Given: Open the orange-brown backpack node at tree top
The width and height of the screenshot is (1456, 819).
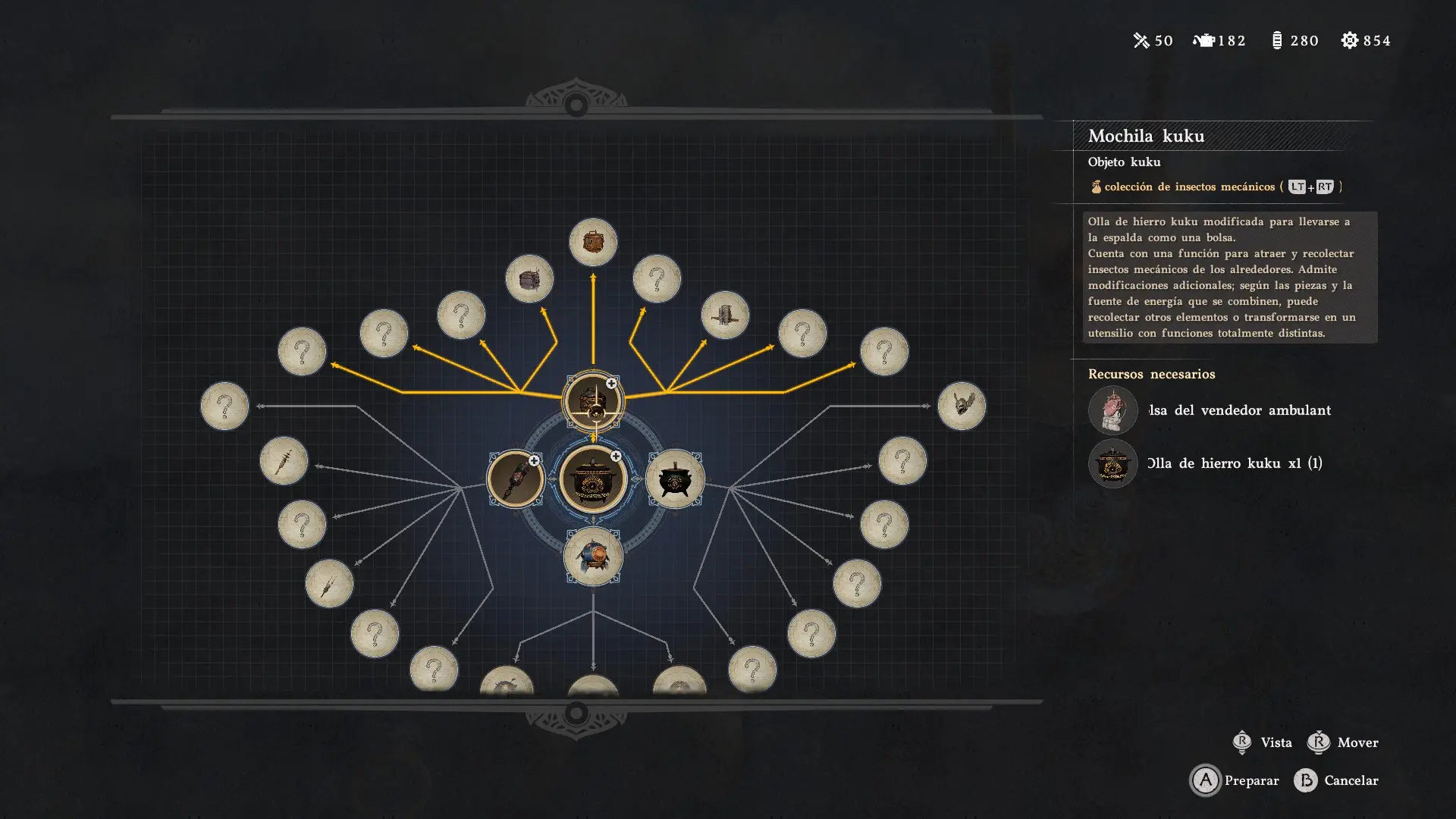Looking at the screenshot, I should [x=593, y=243].
